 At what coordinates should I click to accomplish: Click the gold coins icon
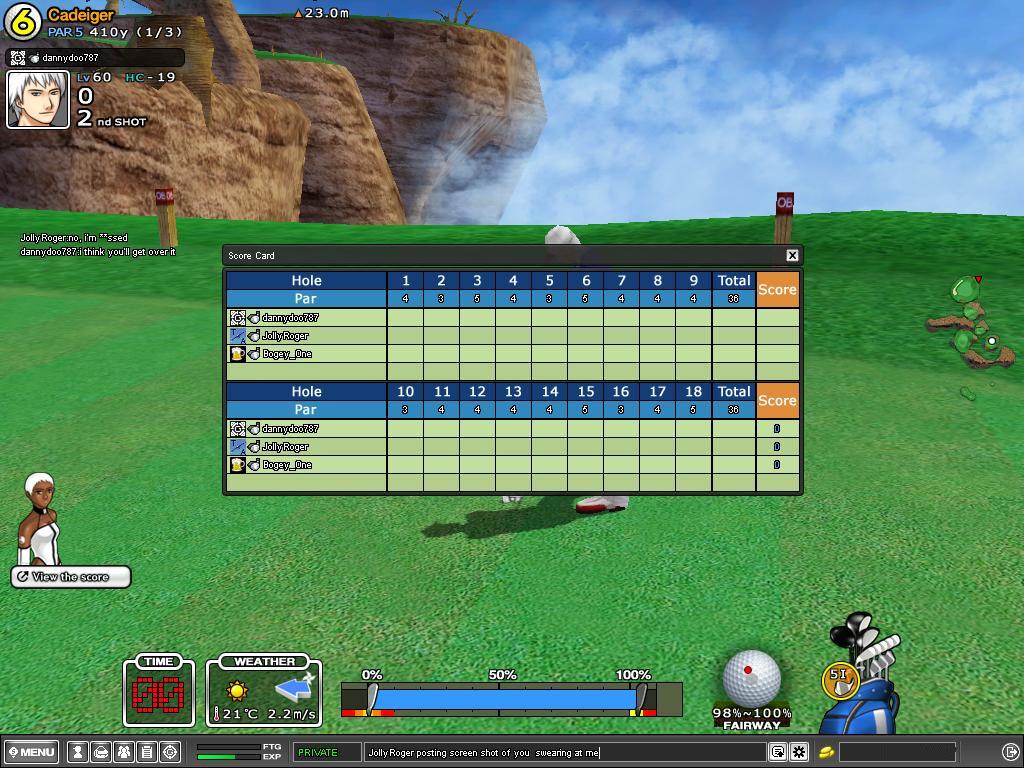(x=827, y=752)
